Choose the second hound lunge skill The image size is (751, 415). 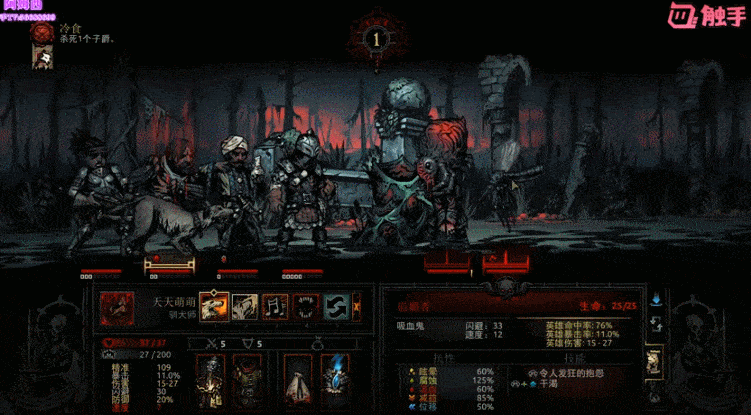[x=245, y=305]
